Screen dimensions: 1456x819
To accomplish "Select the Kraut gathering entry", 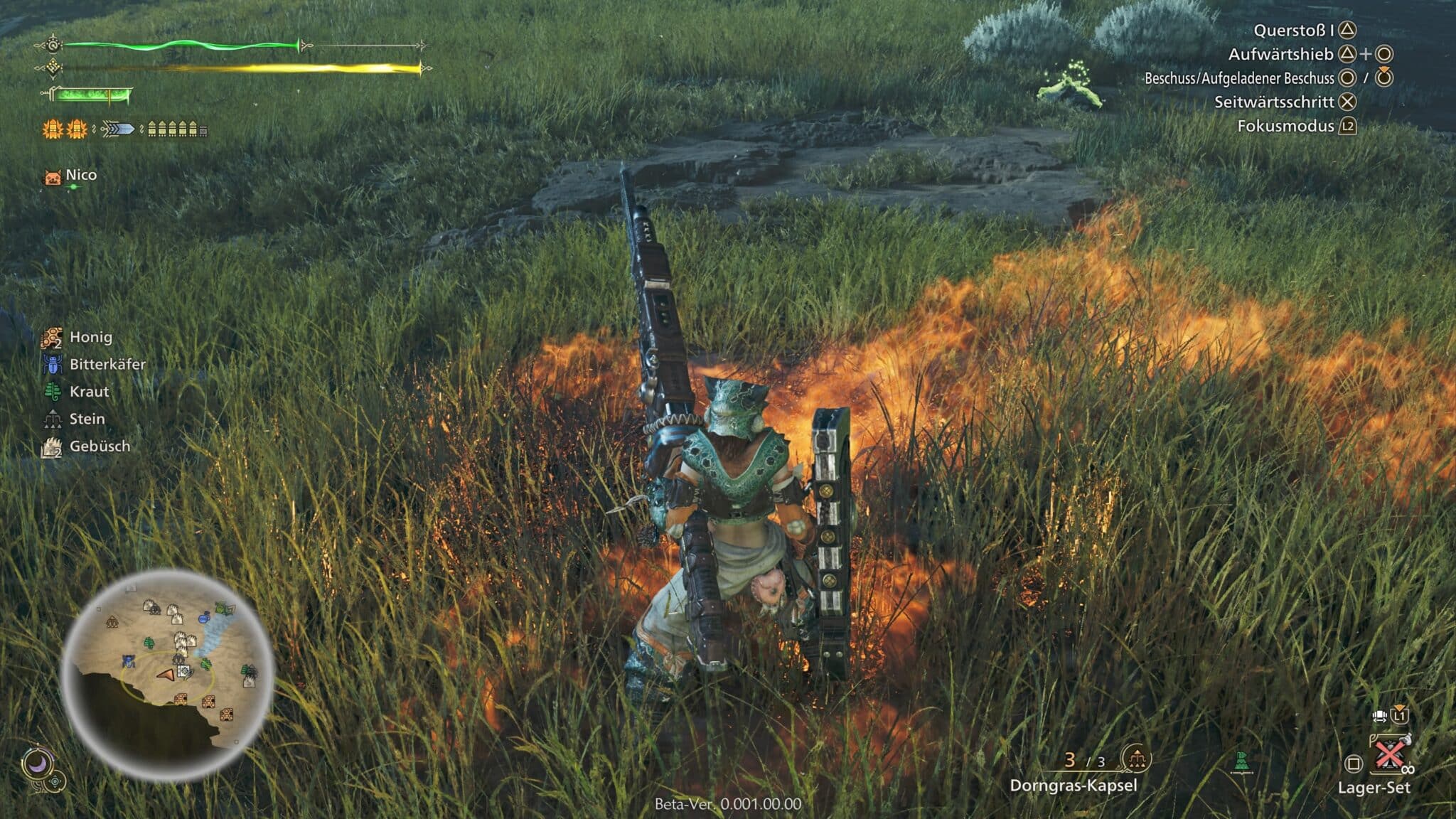I will pyautogui.click(x=89, y=392).
